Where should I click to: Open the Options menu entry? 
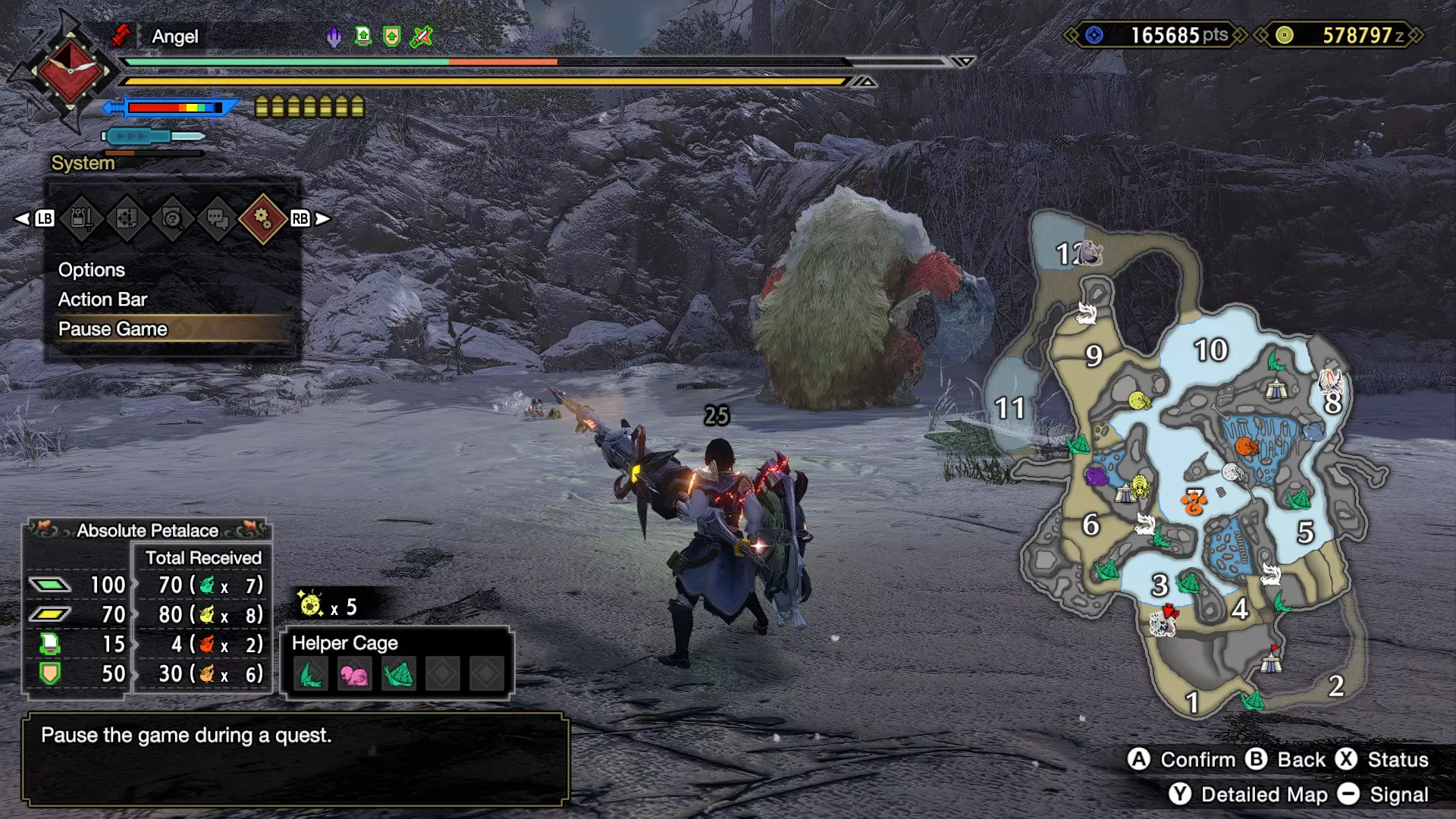click(92, 270)
